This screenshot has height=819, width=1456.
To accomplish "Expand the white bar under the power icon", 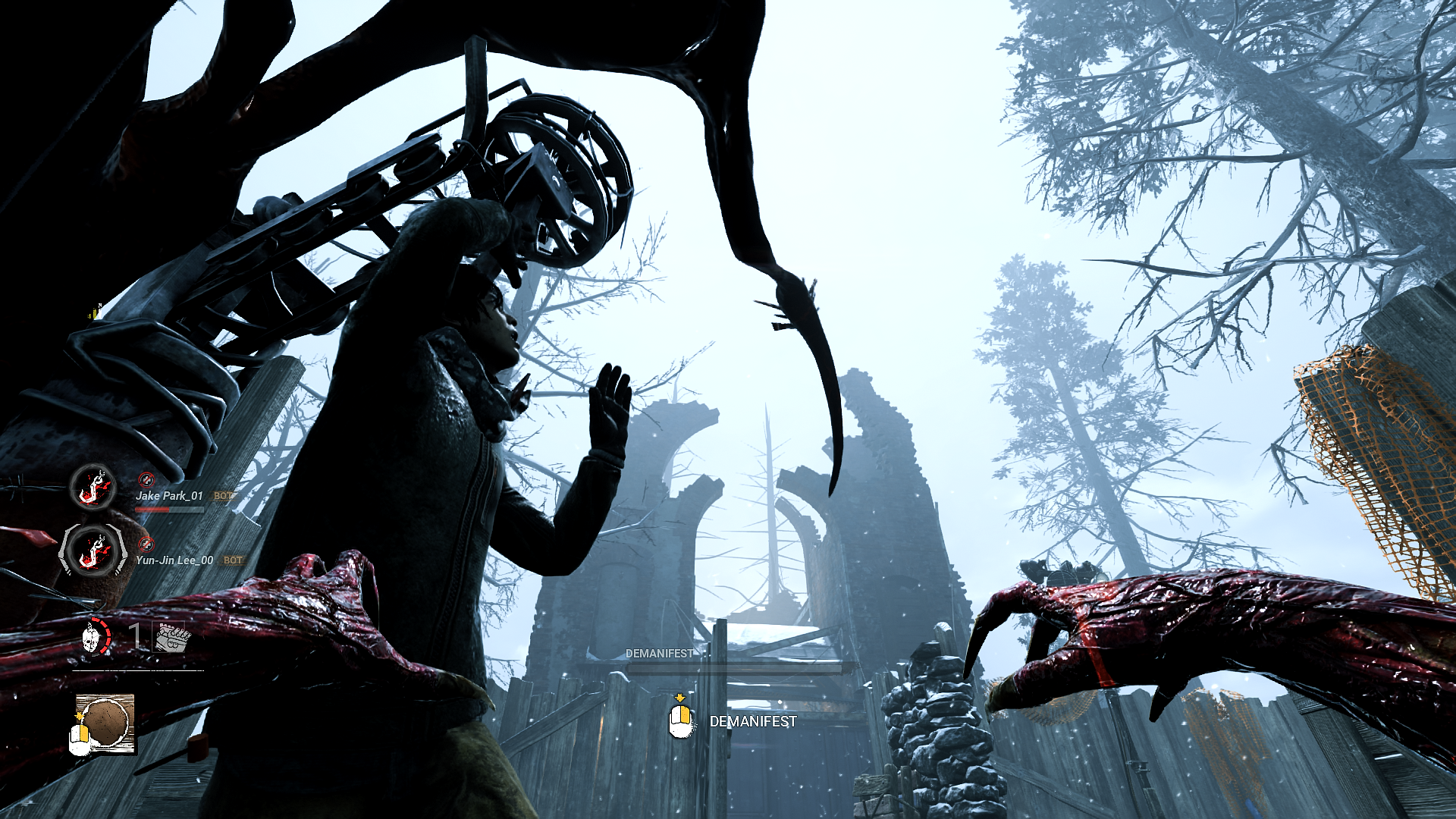I will (137, 670).
